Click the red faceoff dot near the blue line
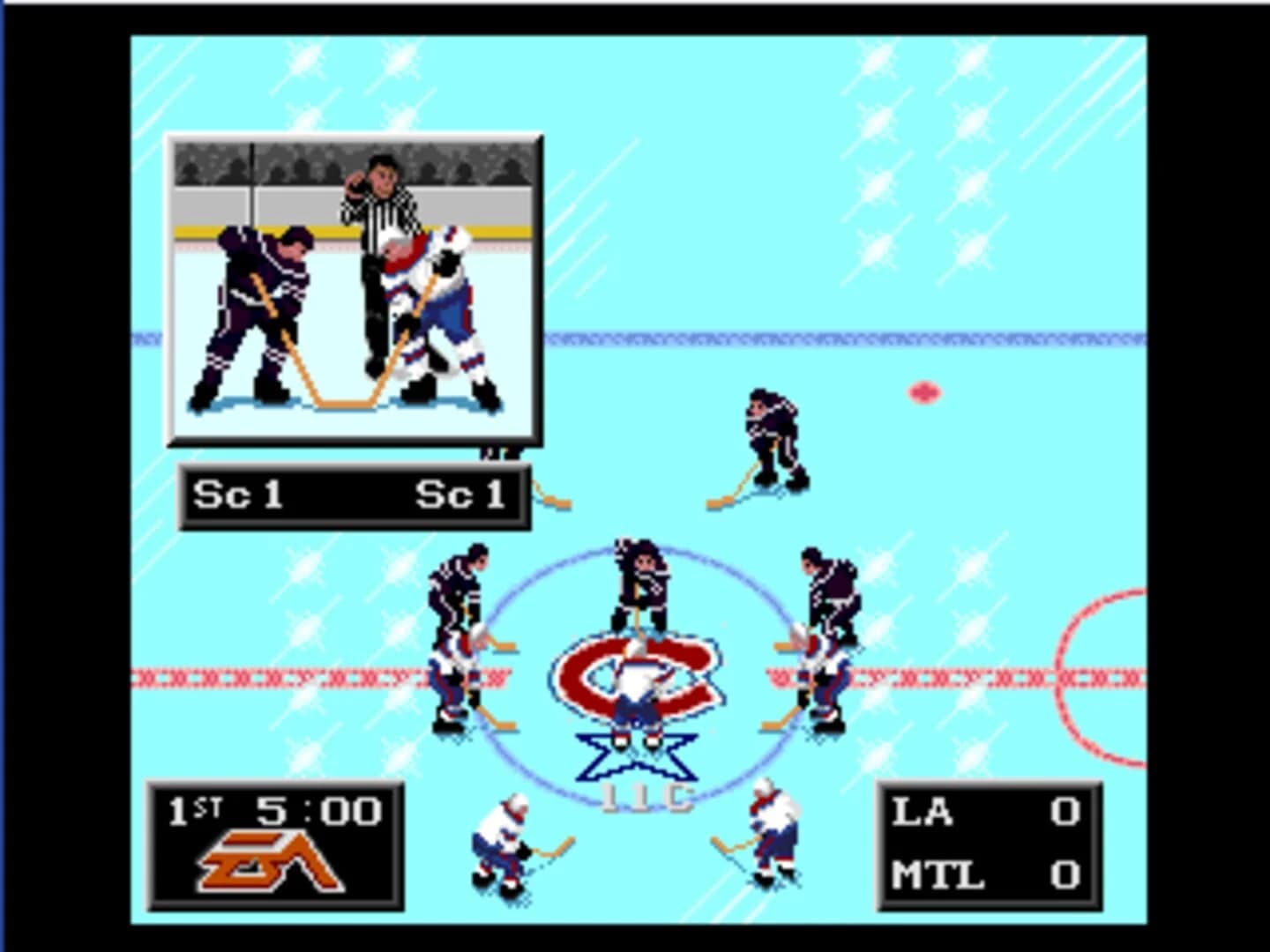 tap(923, 393)
